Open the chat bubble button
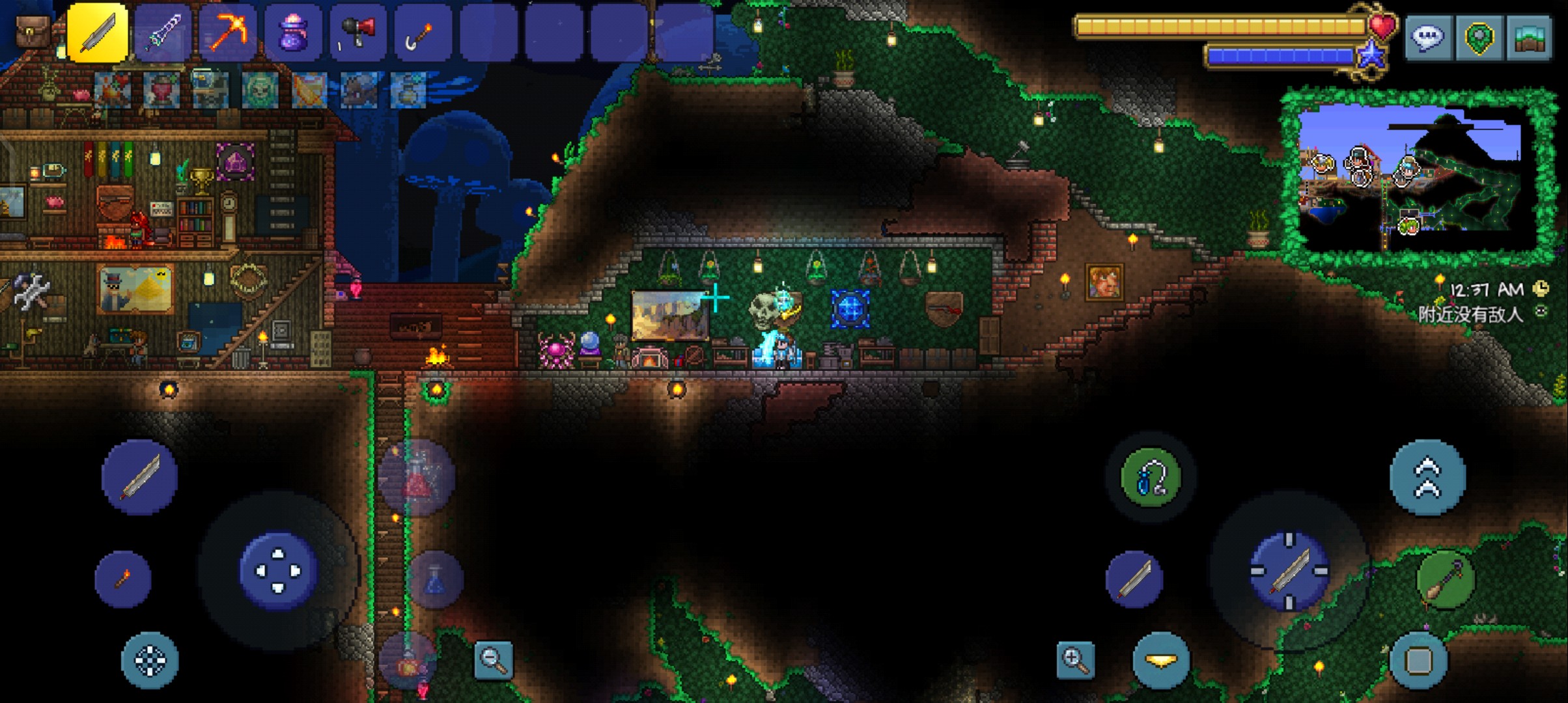This screenshot has width=1568, height=703. click(x=1427, y=38)
